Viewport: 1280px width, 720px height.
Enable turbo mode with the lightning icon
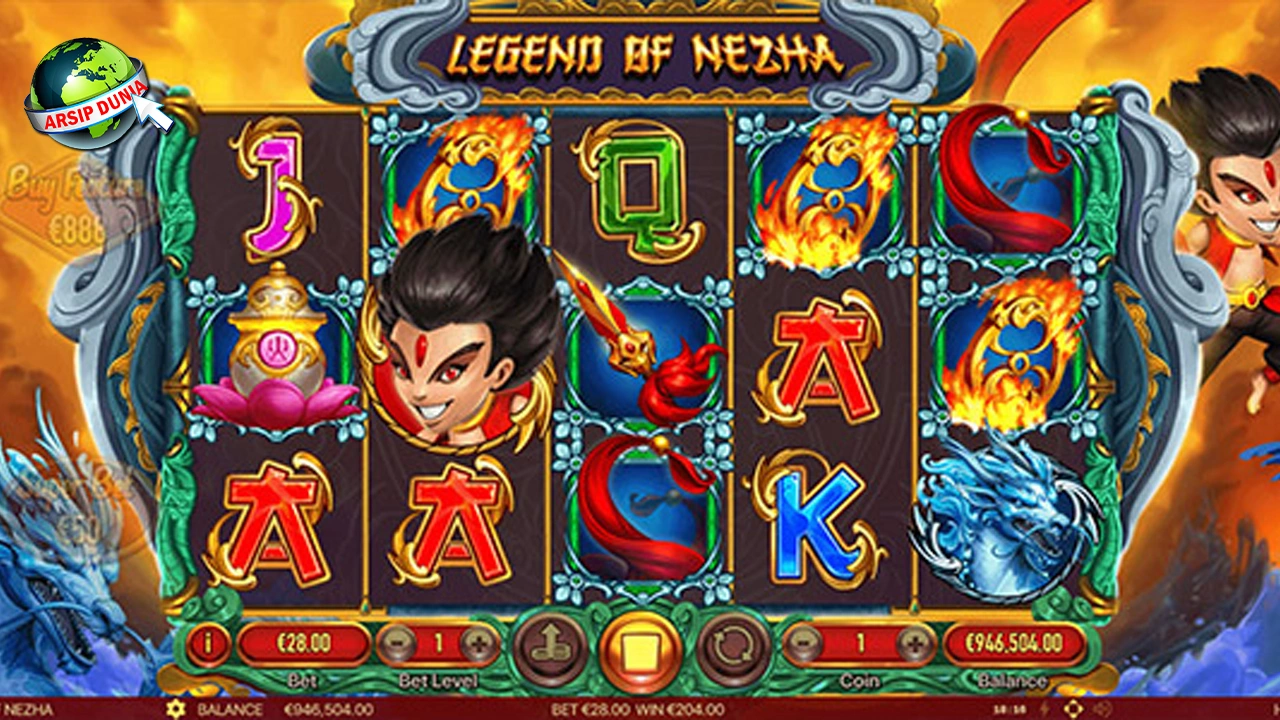[x=1045, y=709]
